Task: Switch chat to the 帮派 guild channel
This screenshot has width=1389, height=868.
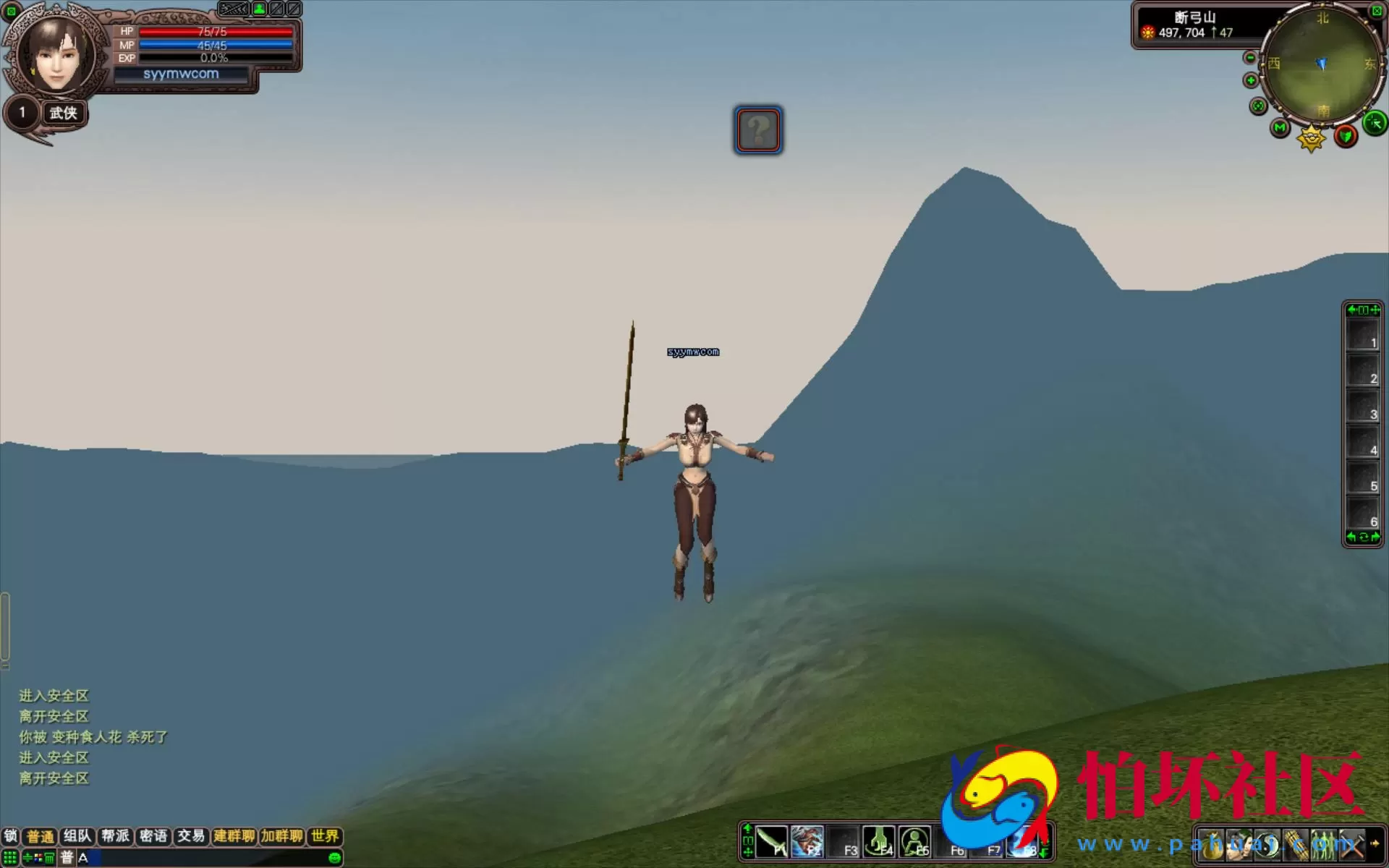Action: (x=115, y=836)
